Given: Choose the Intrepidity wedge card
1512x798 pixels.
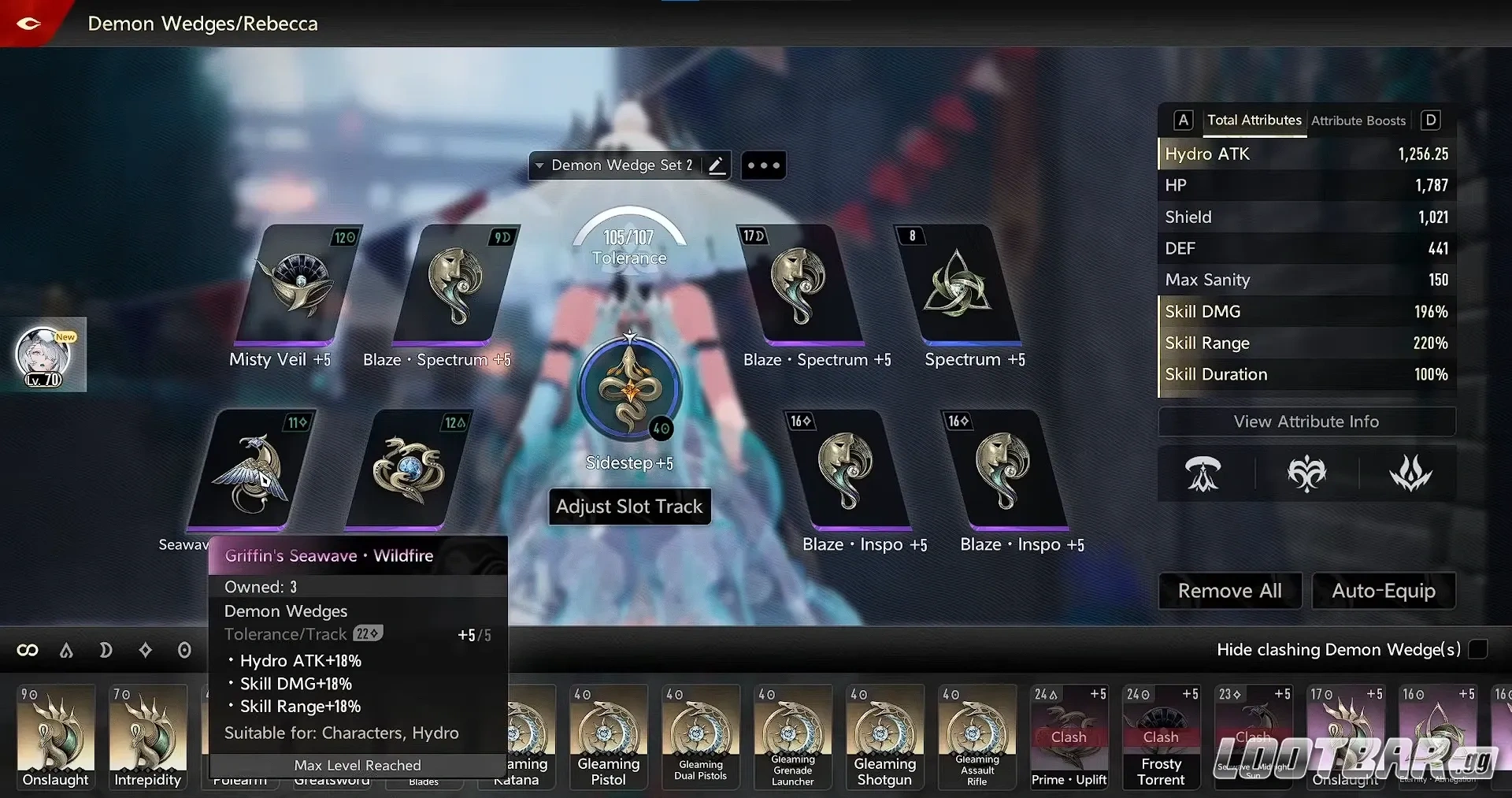Looking at the screenshot, I should (x=147, y=736).
